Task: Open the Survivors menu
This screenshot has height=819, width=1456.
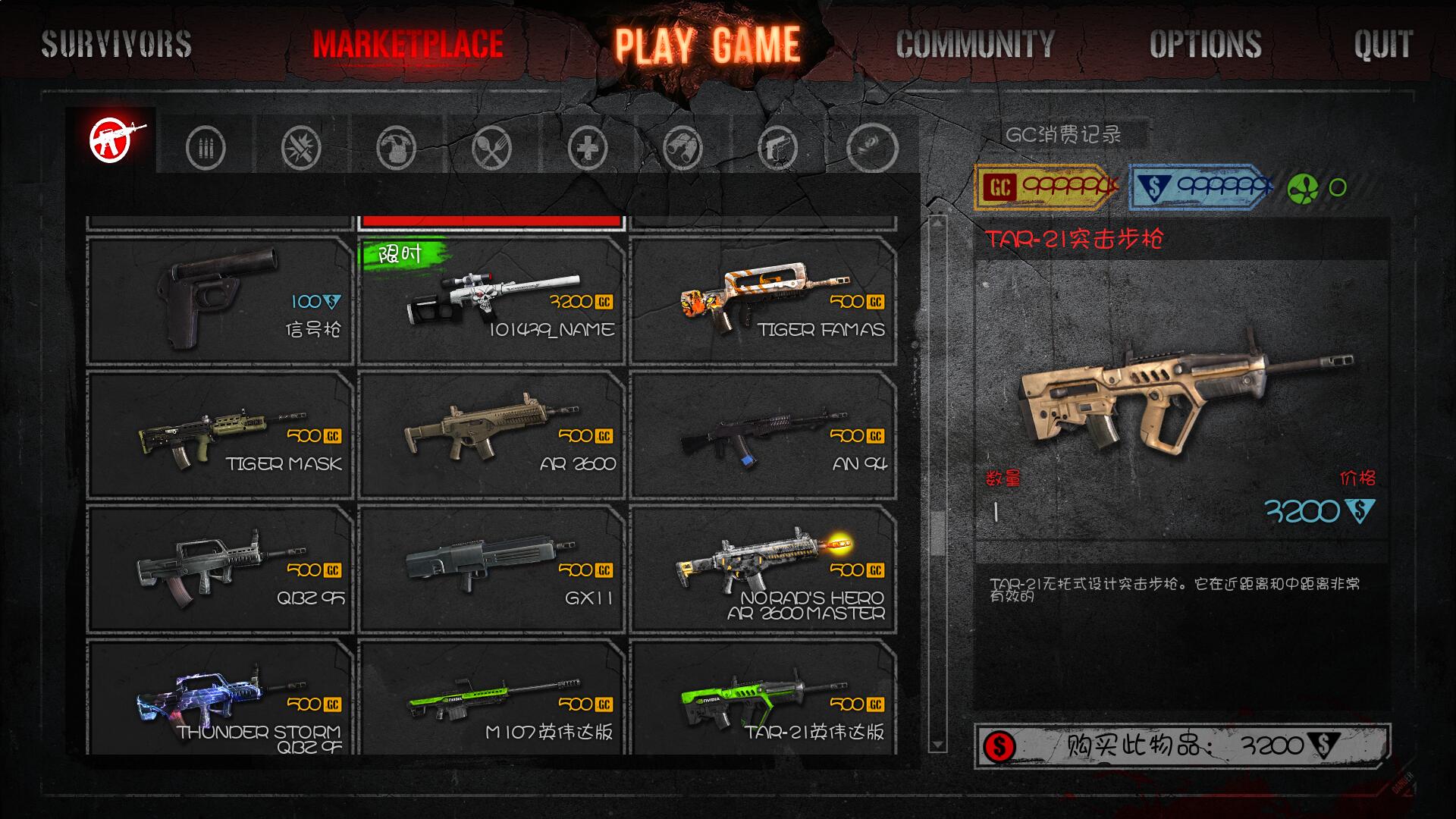Action: [x=116, y=44]
